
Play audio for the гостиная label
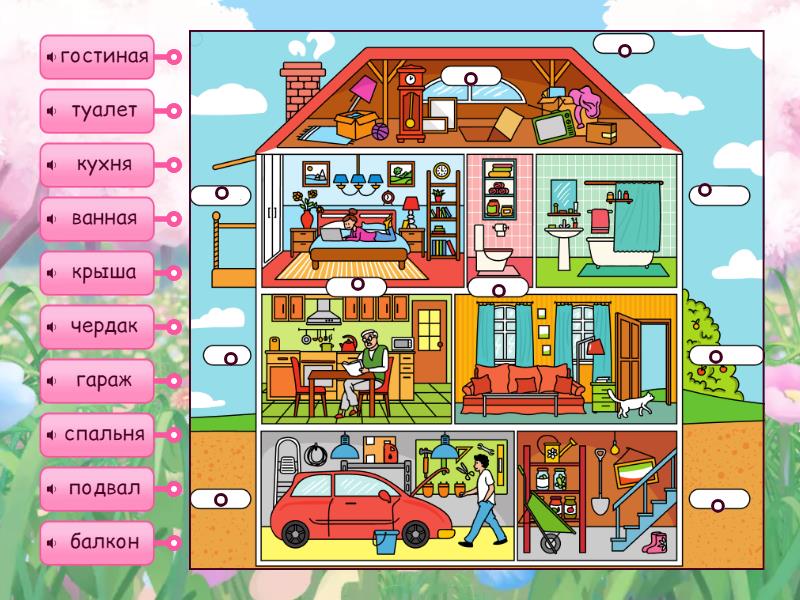[51, 57]
